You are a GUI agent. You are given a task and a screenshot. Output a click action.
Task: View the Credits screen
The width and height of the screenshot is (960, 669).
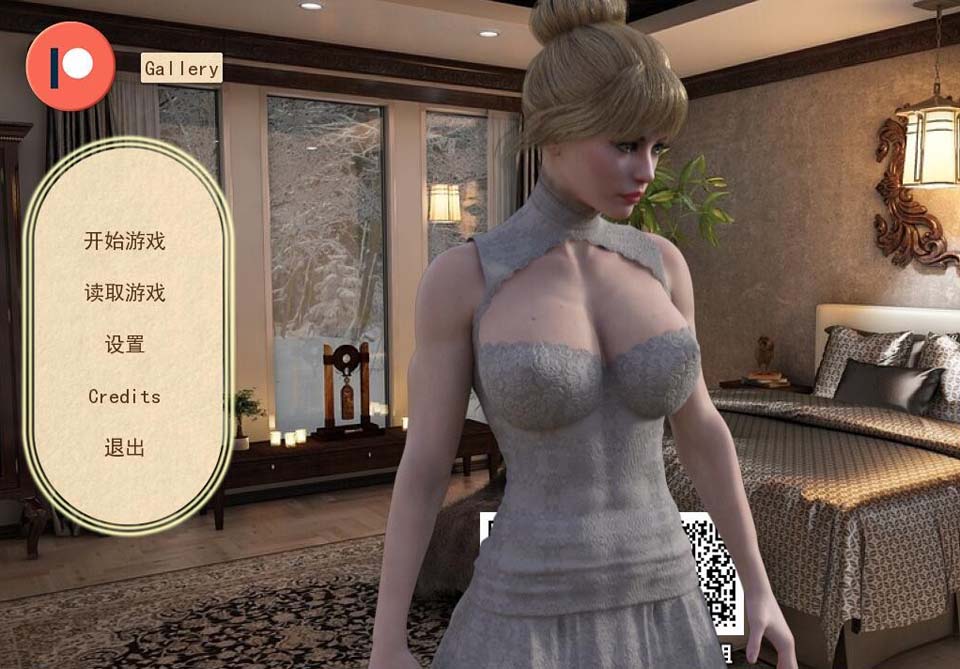click(125, 396)
